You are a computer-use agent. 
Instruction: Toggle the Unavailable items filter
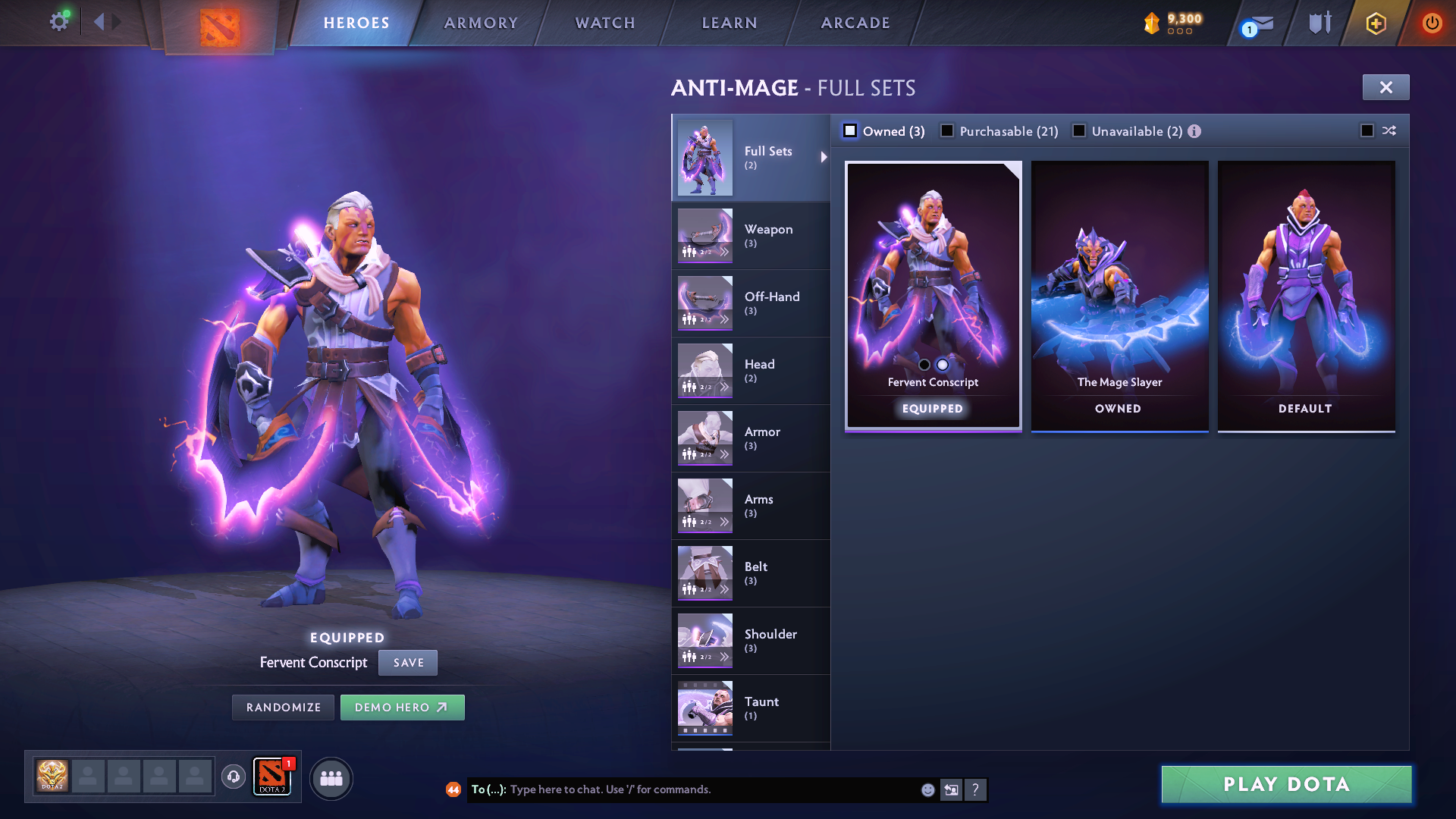click(1079, 131)
